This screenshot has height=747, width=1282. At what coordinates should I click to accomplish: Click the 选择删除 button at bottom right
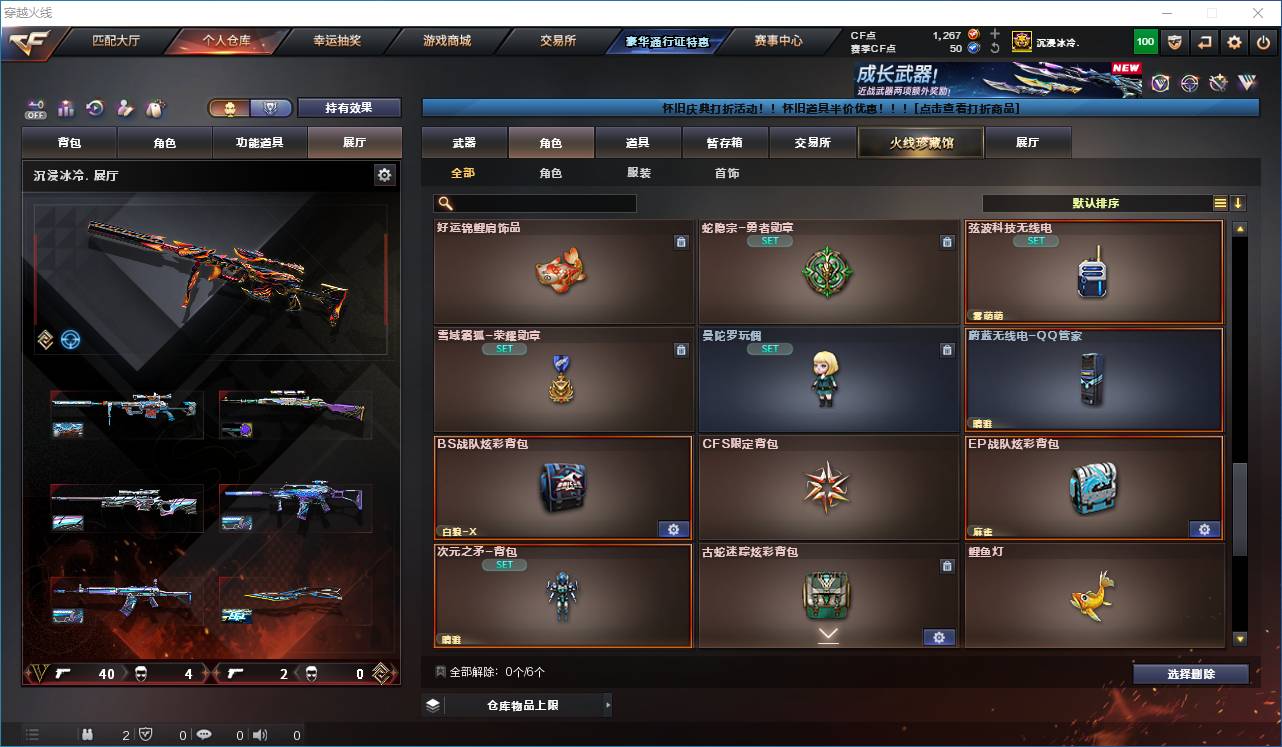[x=1190, y=674]
